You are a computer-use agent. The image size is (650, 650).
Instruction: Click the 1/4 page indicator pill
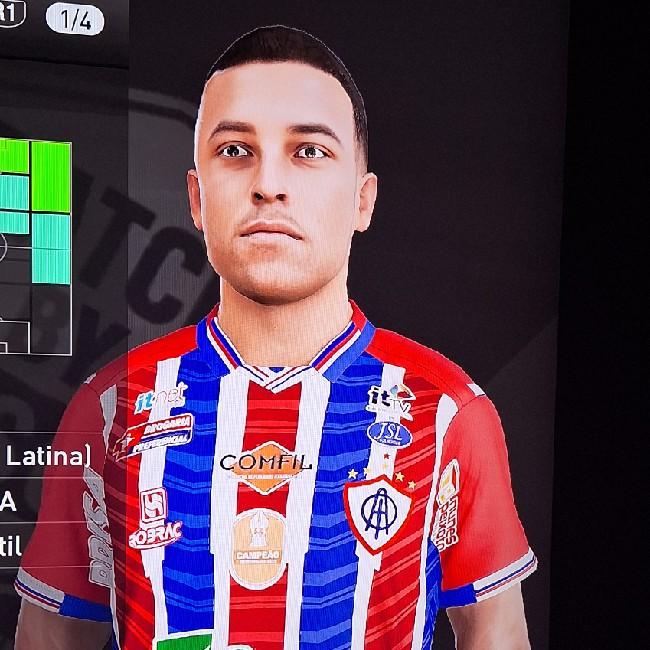(74, 17)
